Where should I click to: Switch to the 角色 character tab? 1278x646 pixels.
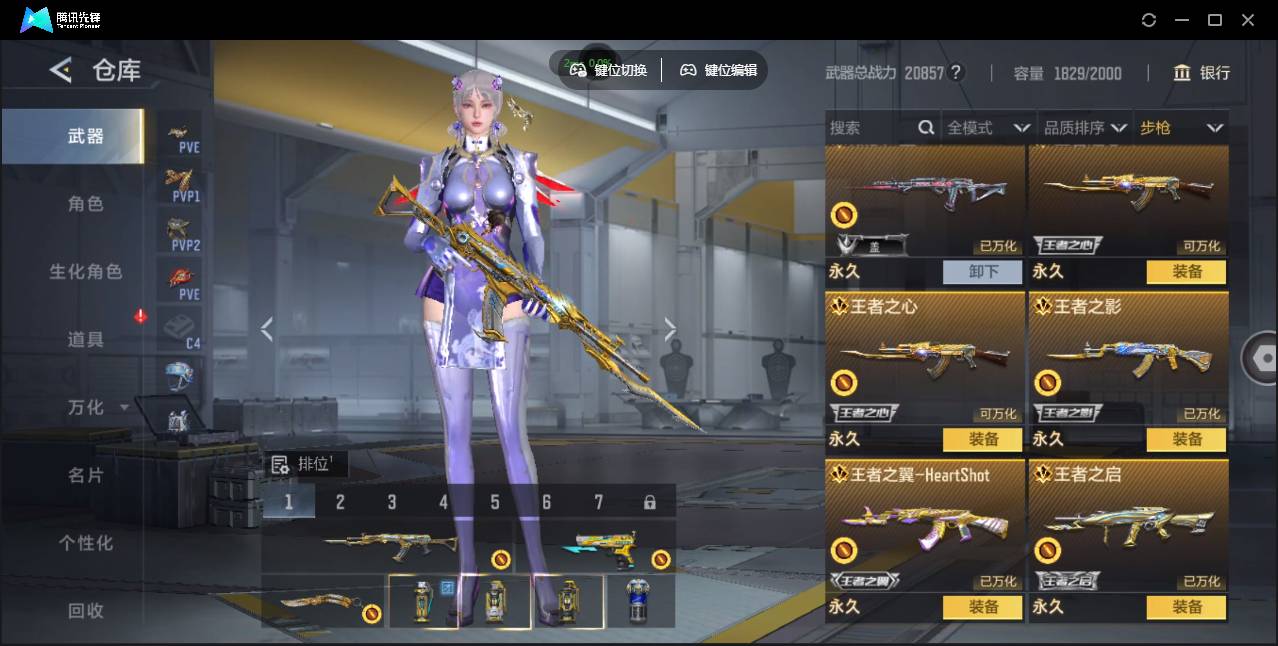tap(85, 204)
